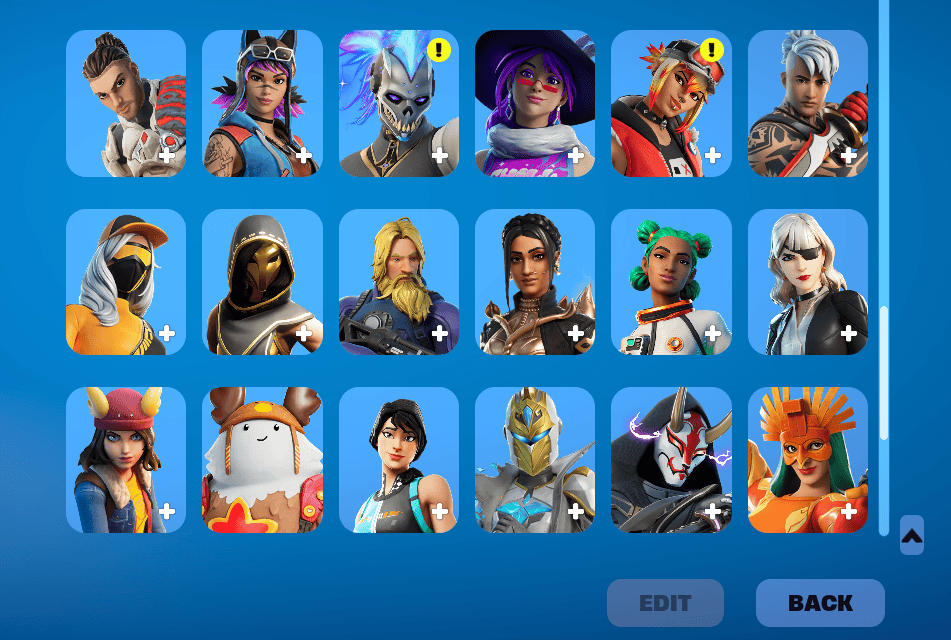Choose the yellow cap and black mask outfit

pos(126,282)
